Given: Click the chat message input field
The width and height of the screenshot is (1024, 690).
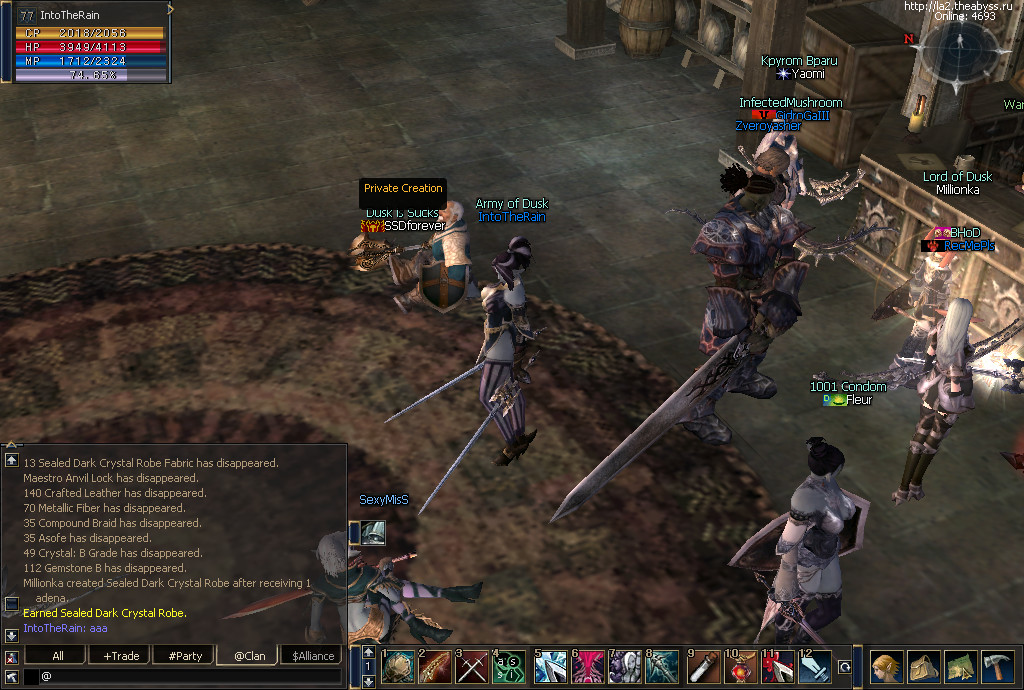Looking at the screenshot, I should (x=190, y=677).
